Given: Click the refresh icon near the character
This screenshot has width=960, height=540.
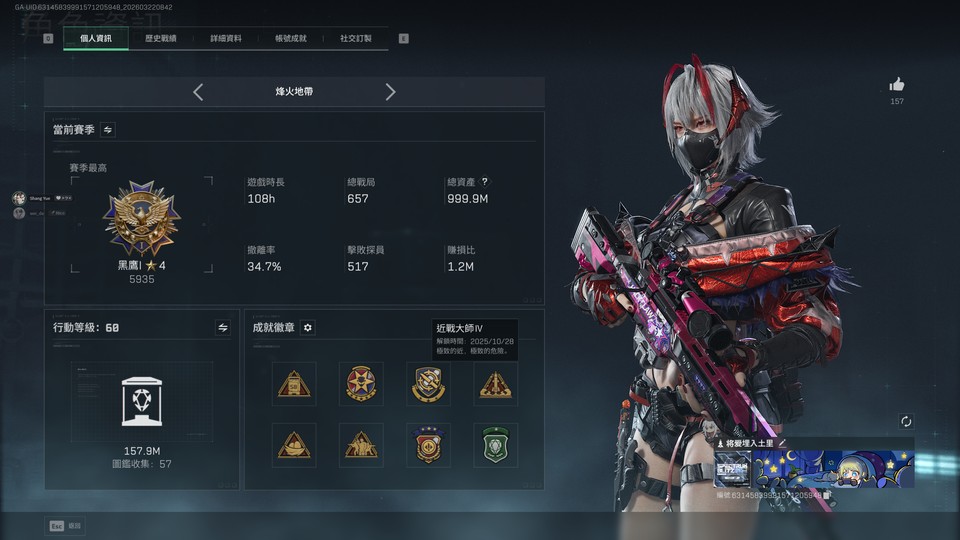Looking at the screenshot, I should tap(906, 422).
